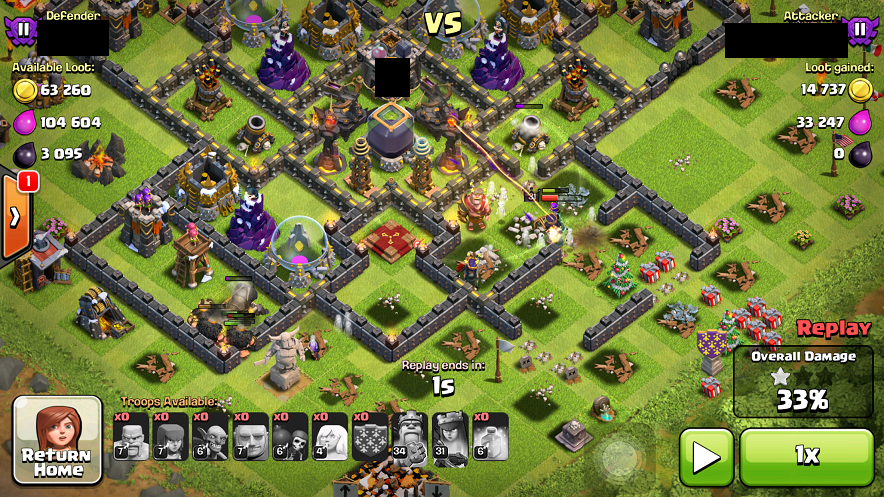Choose the Archer Queen hero slot
884x497 pixels.
coord(450,437)
